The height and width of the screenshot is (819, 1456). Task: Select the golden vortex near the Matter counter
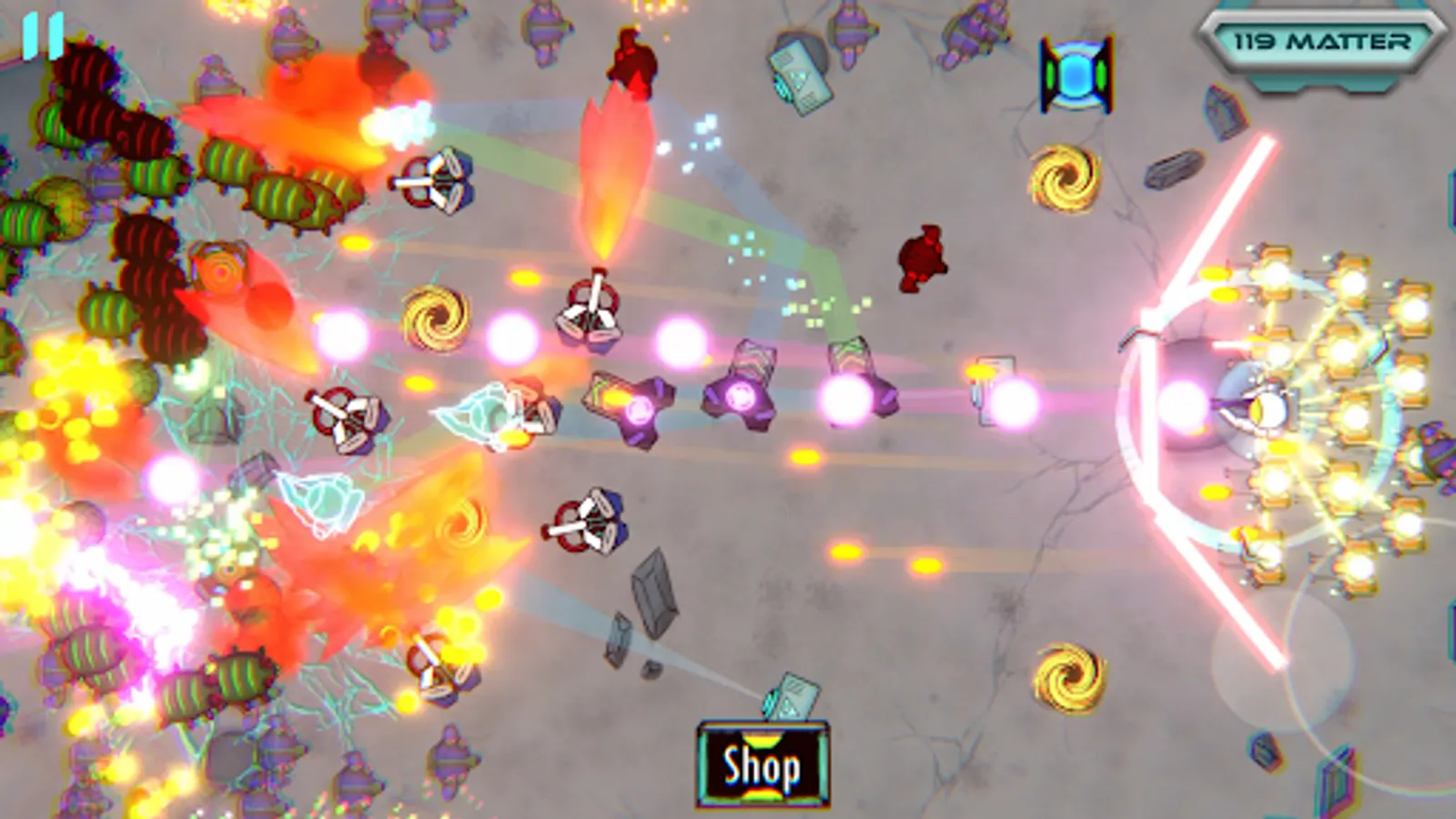click(1064, 177)
